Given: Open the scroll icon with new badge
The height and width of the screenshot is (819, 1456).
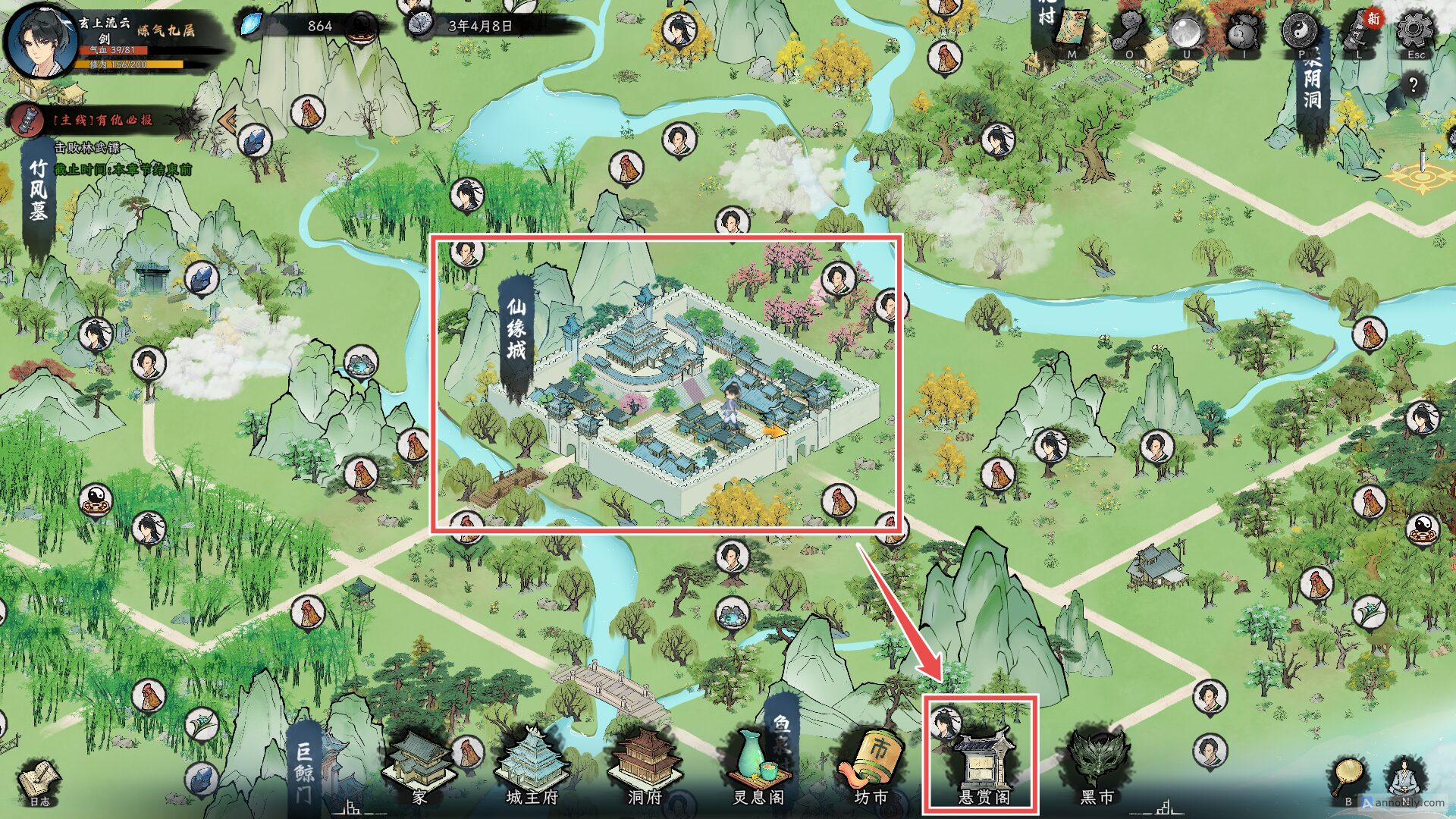Looking at the screenshot, I should (x=1359, y=32).
